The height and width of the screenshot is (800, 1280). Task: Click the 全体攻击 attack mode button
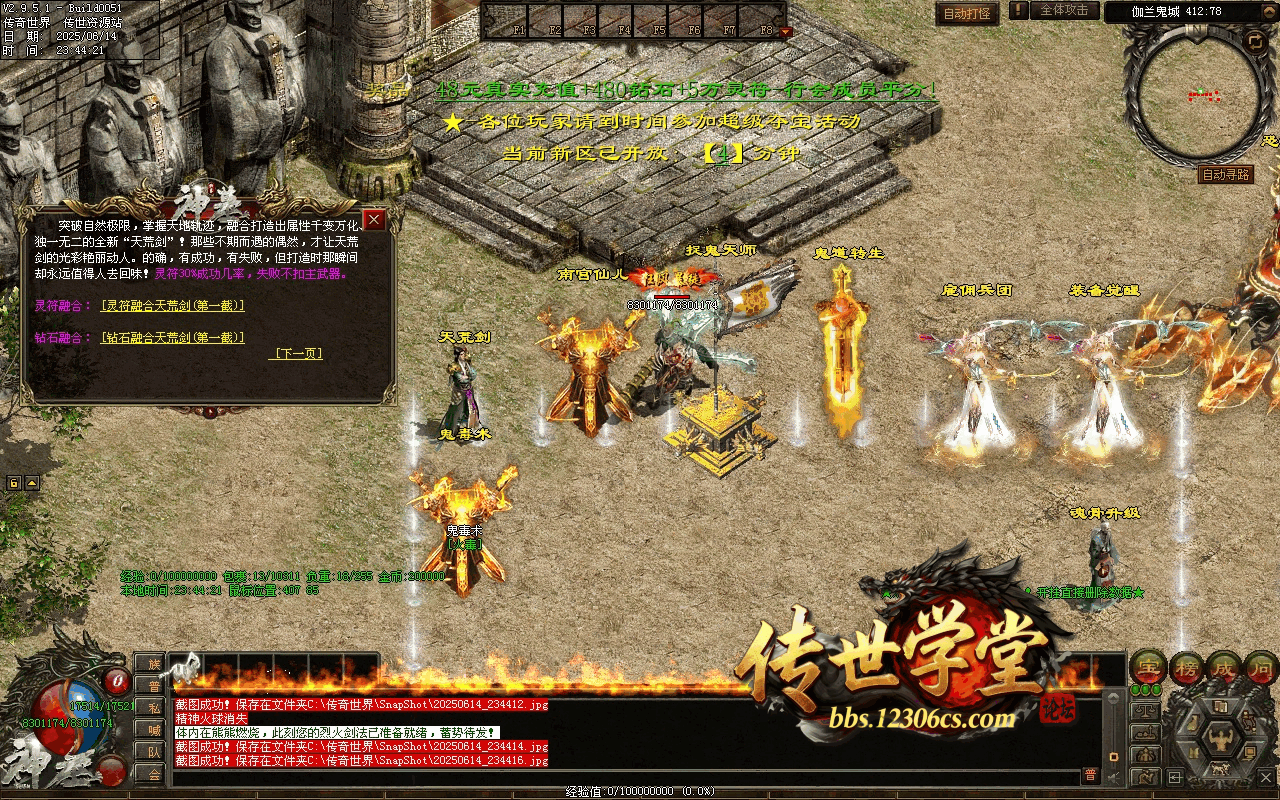(x=1063, y=11)
